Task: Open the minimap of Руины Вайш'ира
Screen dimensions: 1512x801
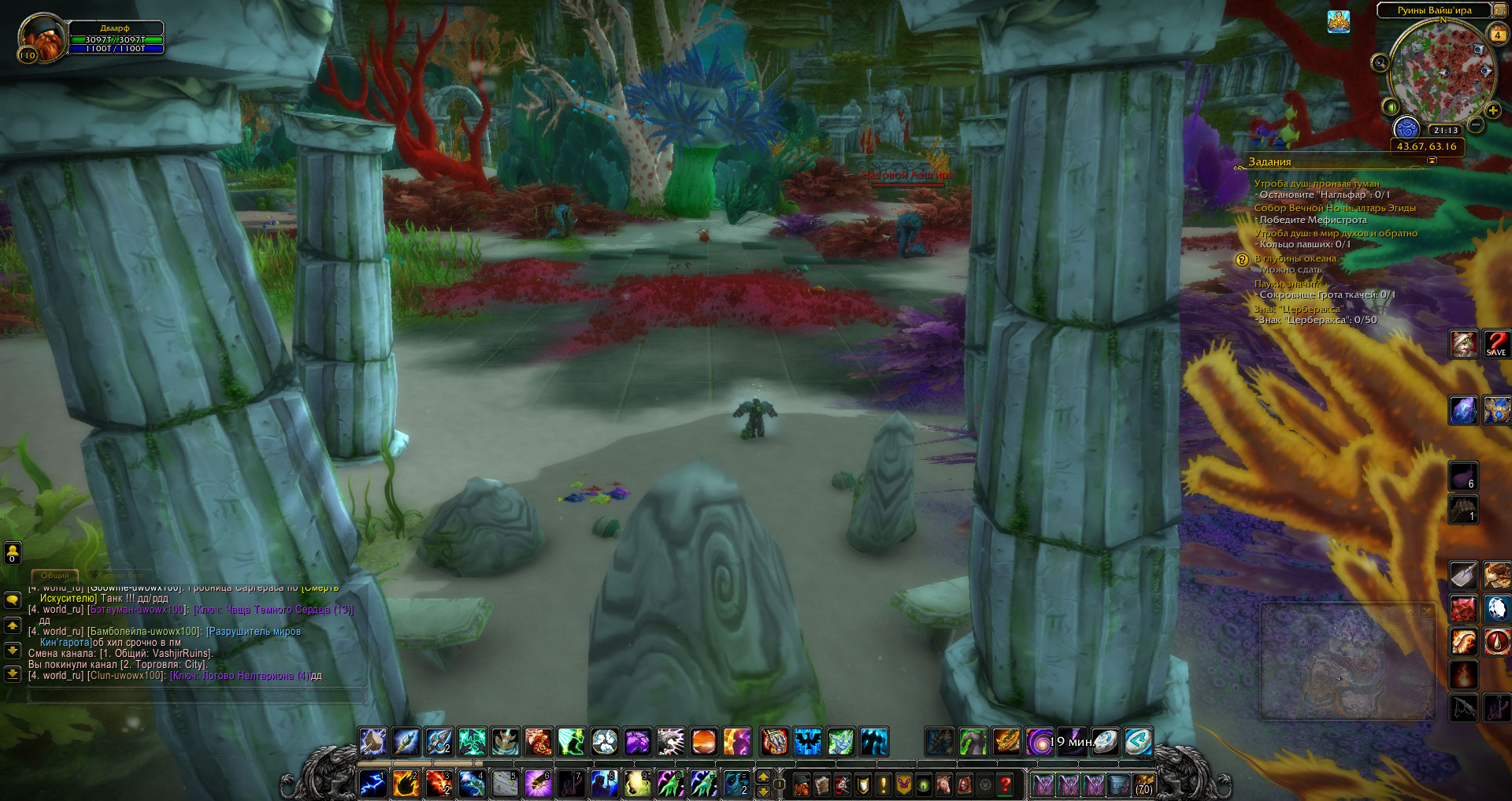Action: [1440, 71]
